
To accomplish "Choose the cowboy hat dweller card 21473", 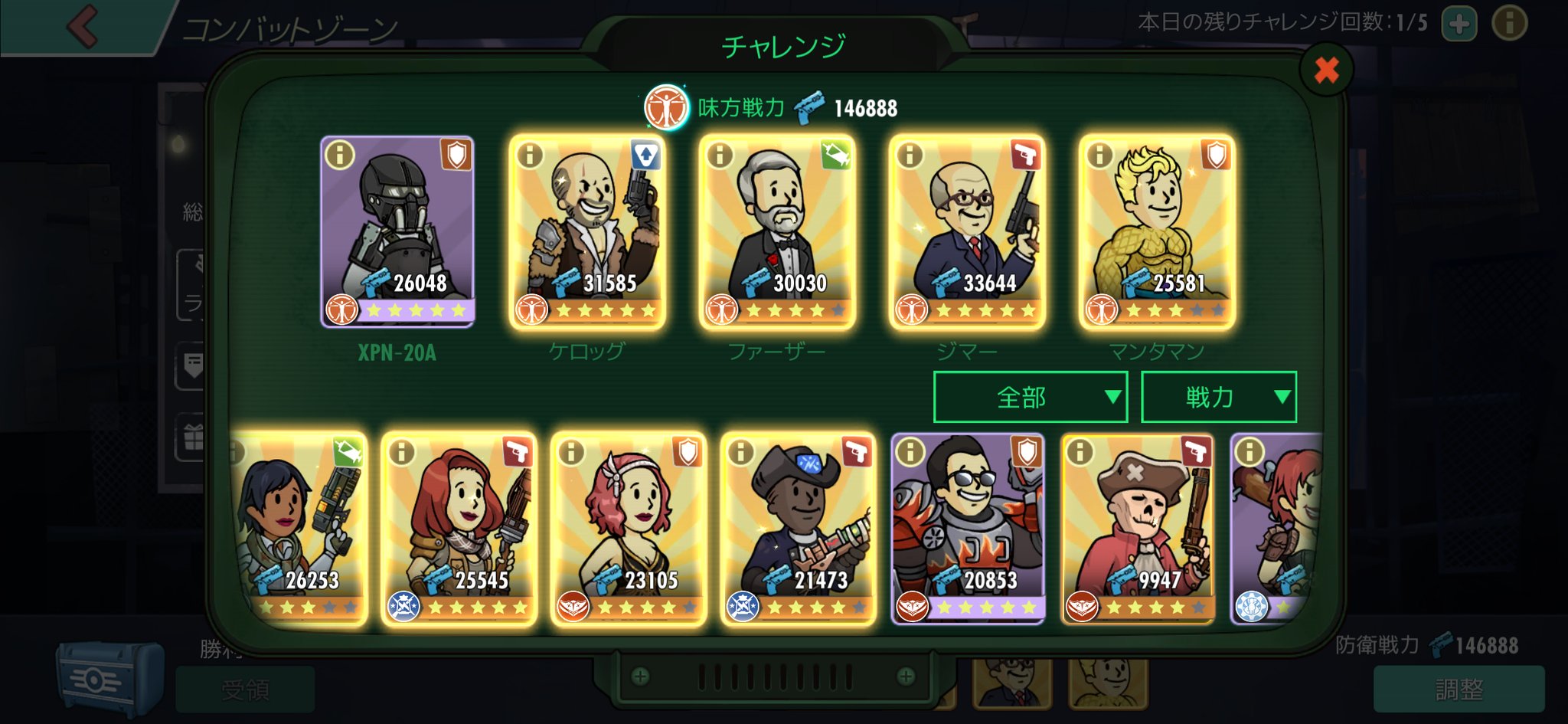I will (x=799, y=529).
